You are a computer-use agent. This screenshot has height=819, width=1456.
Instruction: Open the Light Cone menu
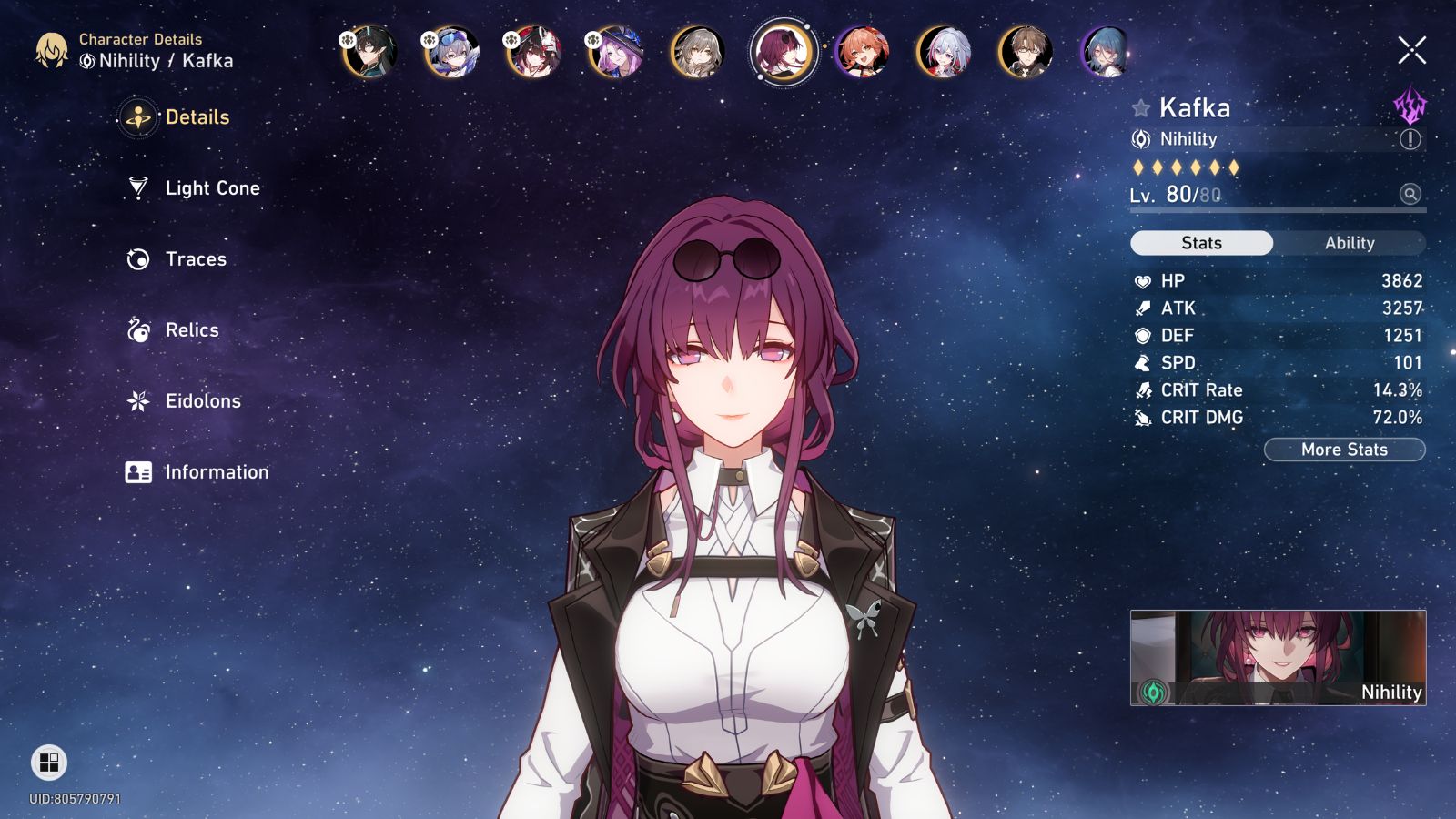(212, 188)
